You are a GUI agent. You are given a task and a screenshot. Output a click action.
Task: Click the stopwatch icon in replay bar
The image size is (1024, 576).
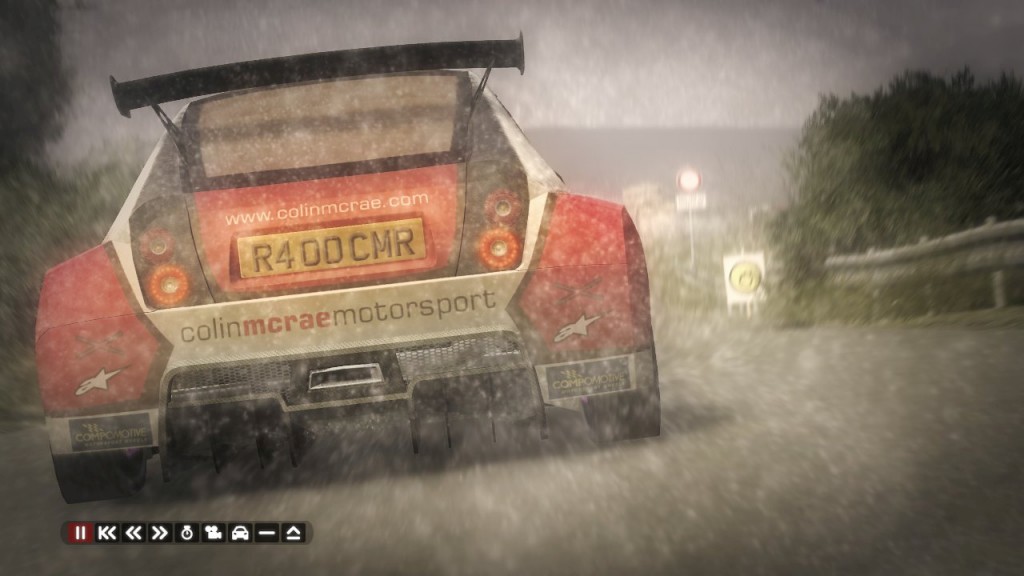pos(186,533)
